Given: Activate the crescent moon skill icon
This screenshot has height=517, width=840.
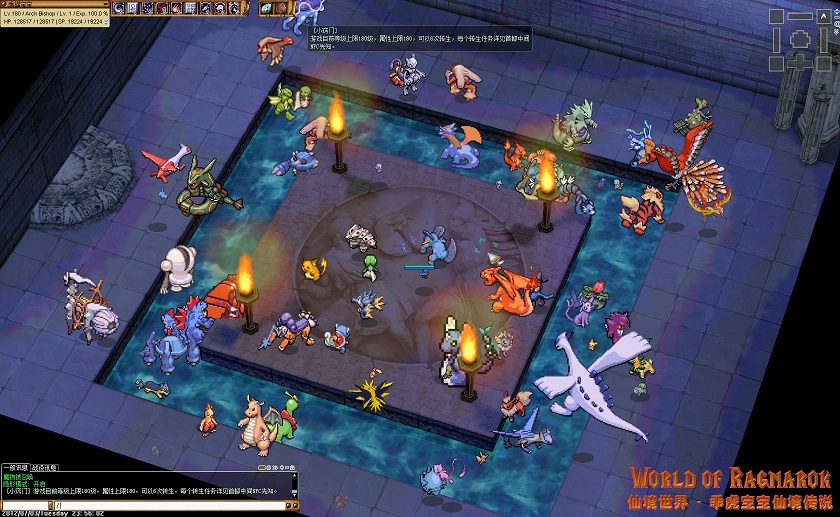Looking at the screenshot, I should coord(119,8).
